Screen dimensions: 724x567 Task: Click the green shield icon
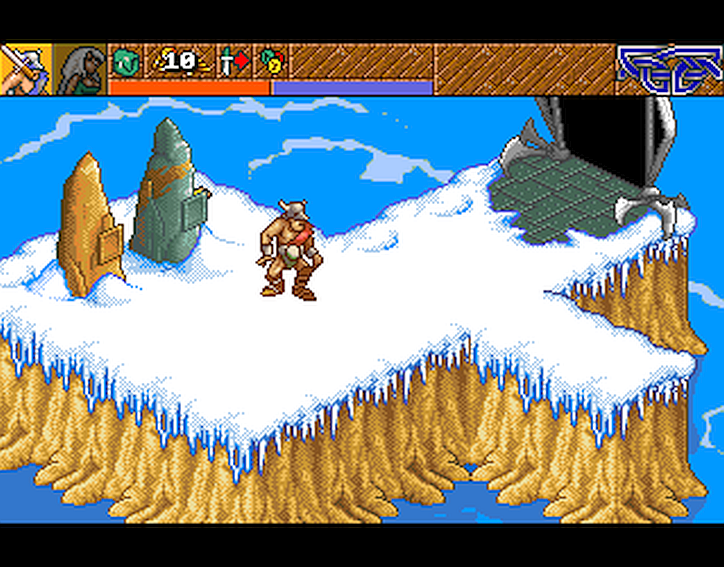coord(124,62)
